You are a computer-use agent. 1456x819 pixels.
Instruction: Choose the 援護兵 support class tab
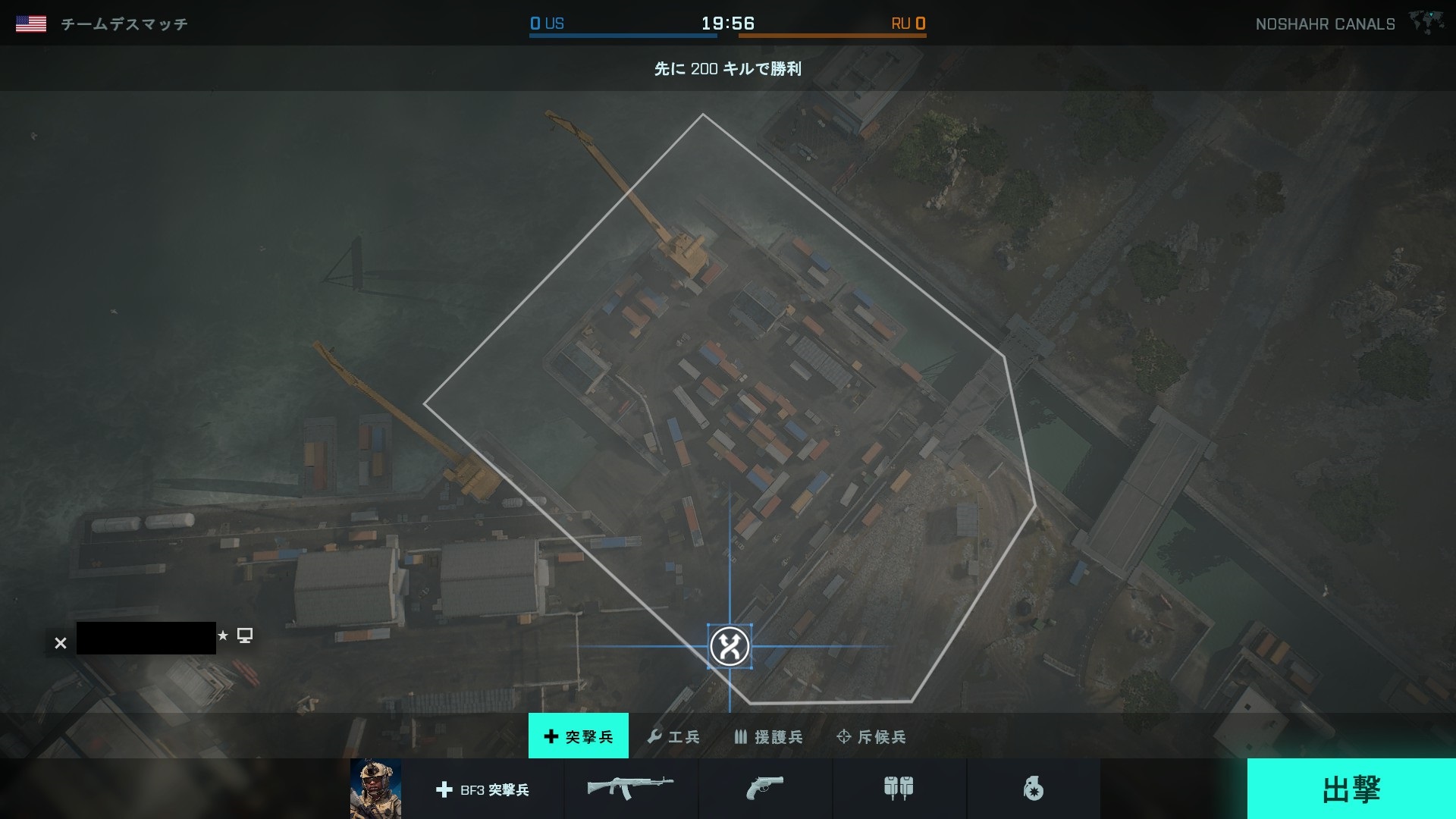tap(768, 736)
